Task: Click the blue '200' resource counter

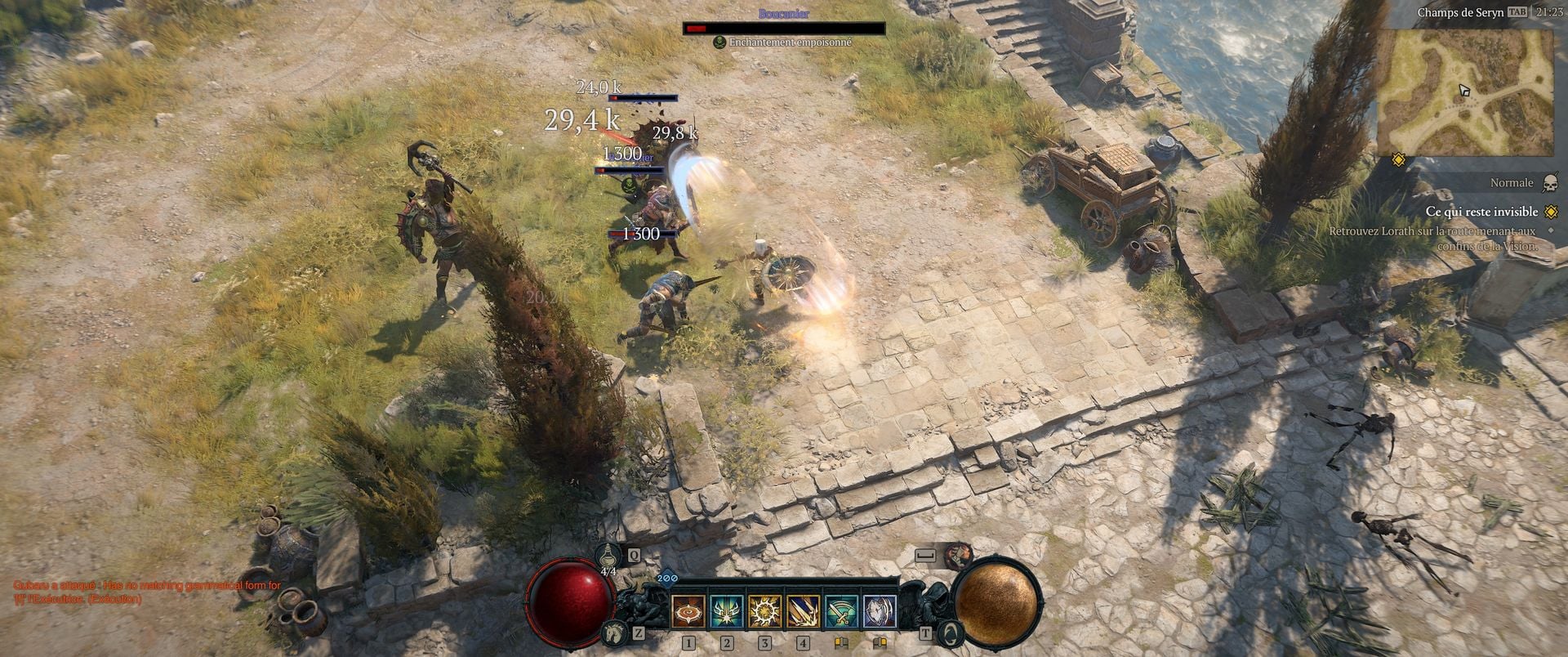Action: (667, 578)
